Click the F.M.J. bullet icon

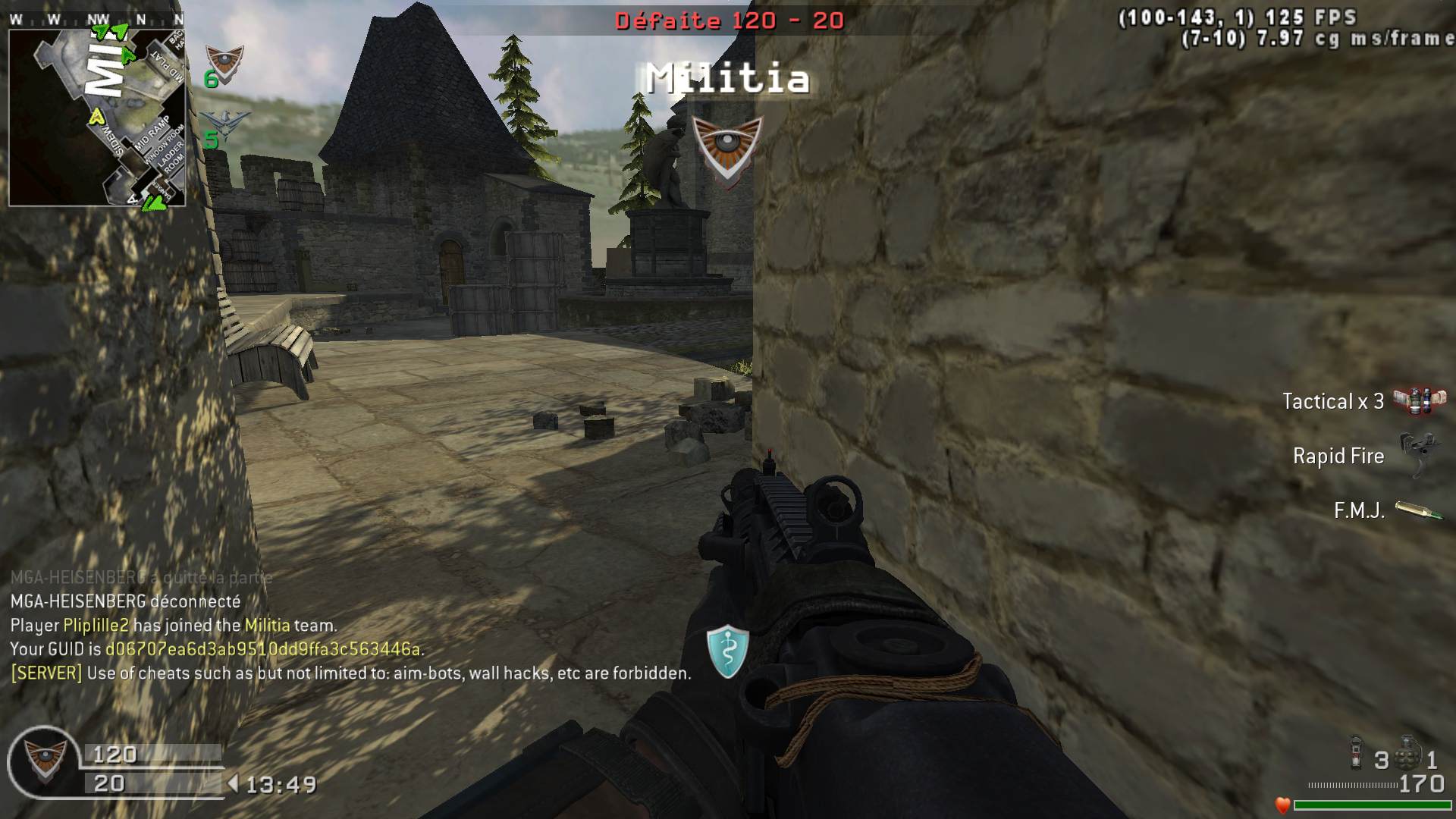[1418, 510]
